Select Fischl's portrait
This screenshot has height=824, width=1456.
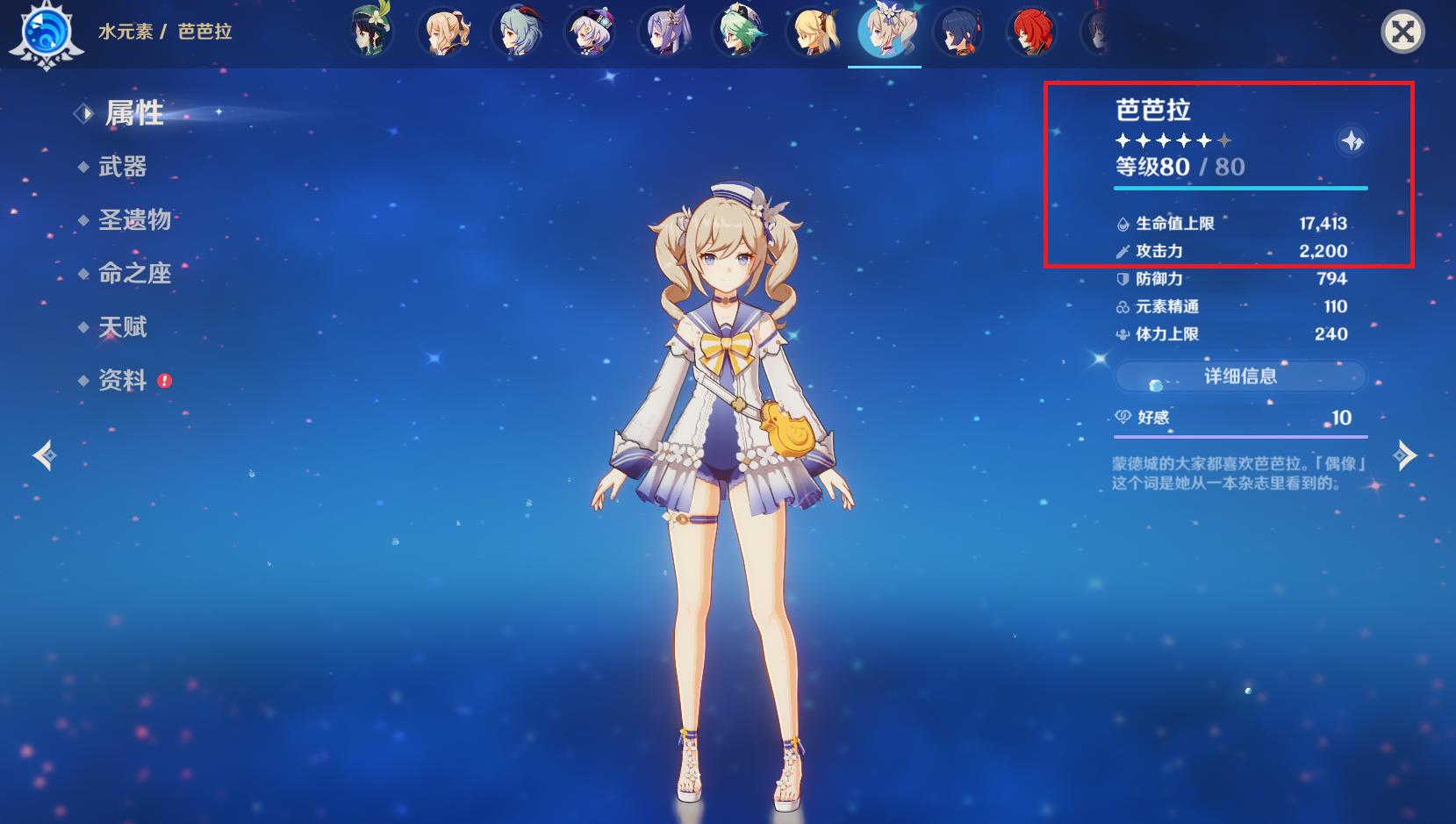813,32
